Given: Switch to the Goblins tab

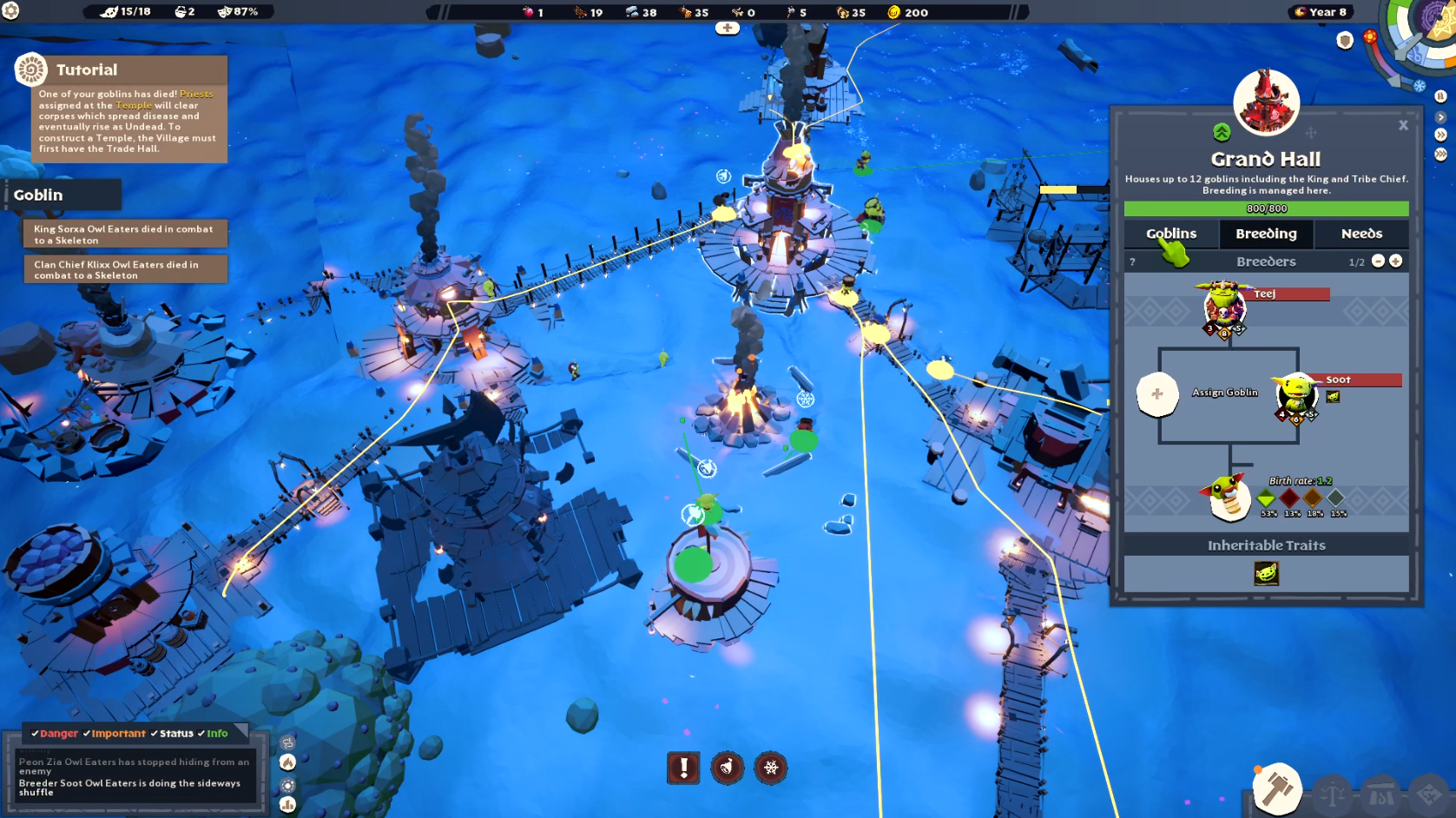Looking at the screenshot, I should pos(1170,234).
